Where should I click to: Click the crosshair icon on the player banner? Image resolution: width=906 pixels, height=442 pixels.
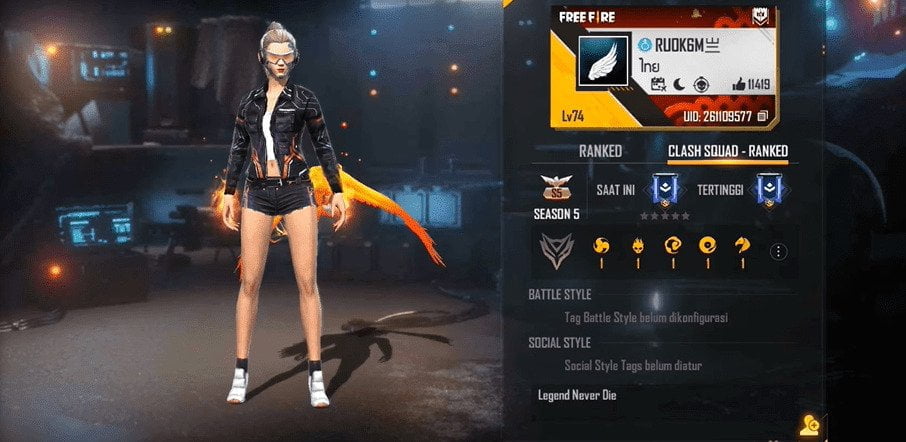tap(704, 86)
